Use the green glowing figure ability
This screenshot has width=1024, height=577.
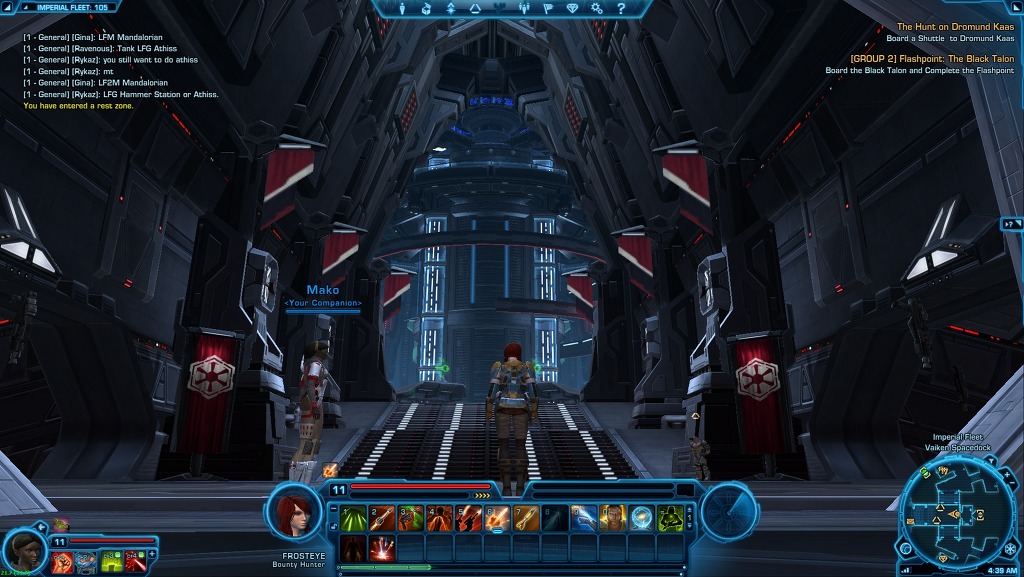pyautogui.click(x=671, y=518)
